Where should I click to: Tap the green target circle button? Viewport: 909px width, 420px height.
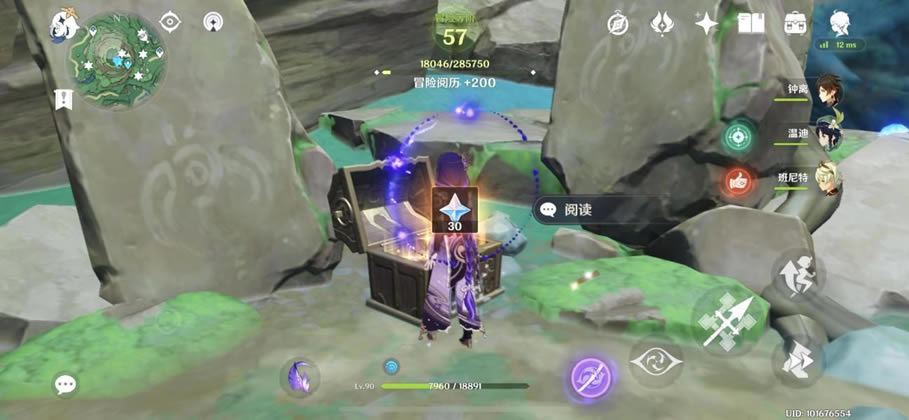pyautogui.click(x=738, y=136)
